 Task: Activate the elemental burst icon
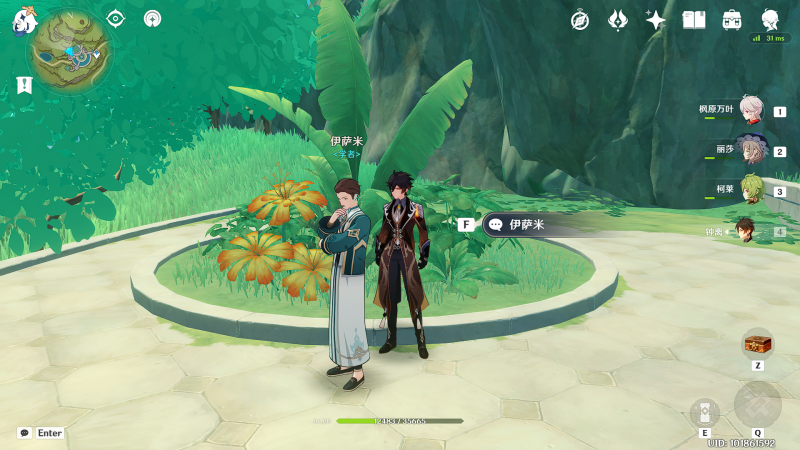click(757, 404)
